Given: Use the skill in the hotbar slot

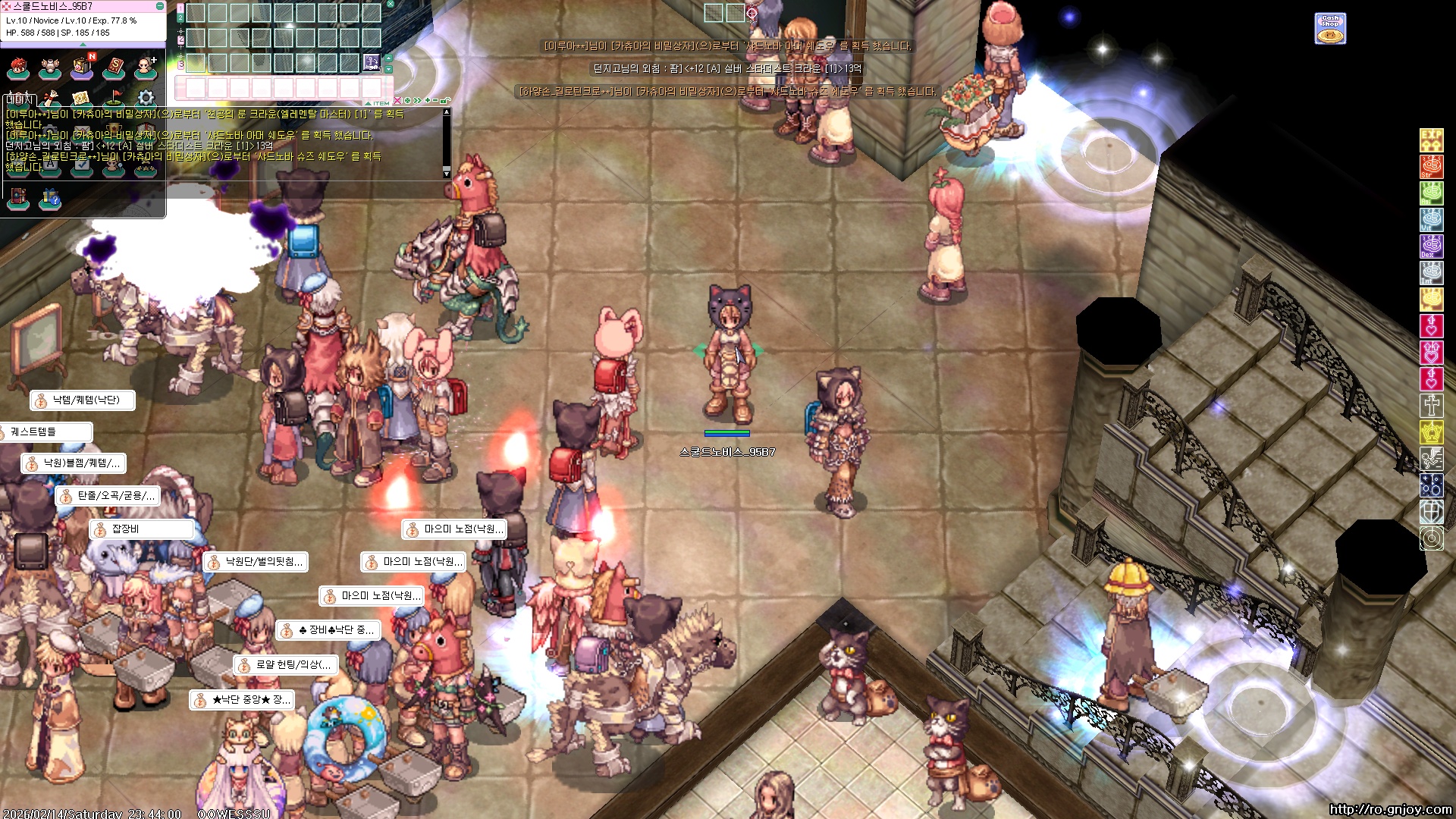Looking at the screenshot, I should point(372,61).
